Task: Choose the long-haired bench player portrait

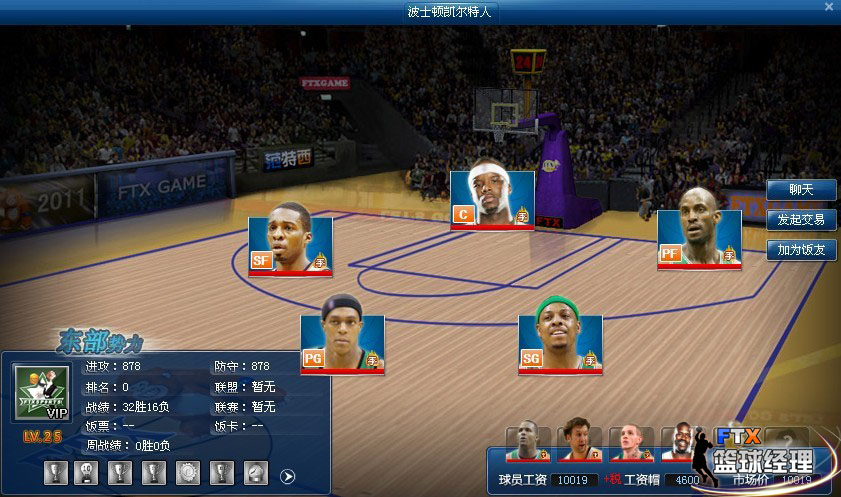Action: click(580, 440)
